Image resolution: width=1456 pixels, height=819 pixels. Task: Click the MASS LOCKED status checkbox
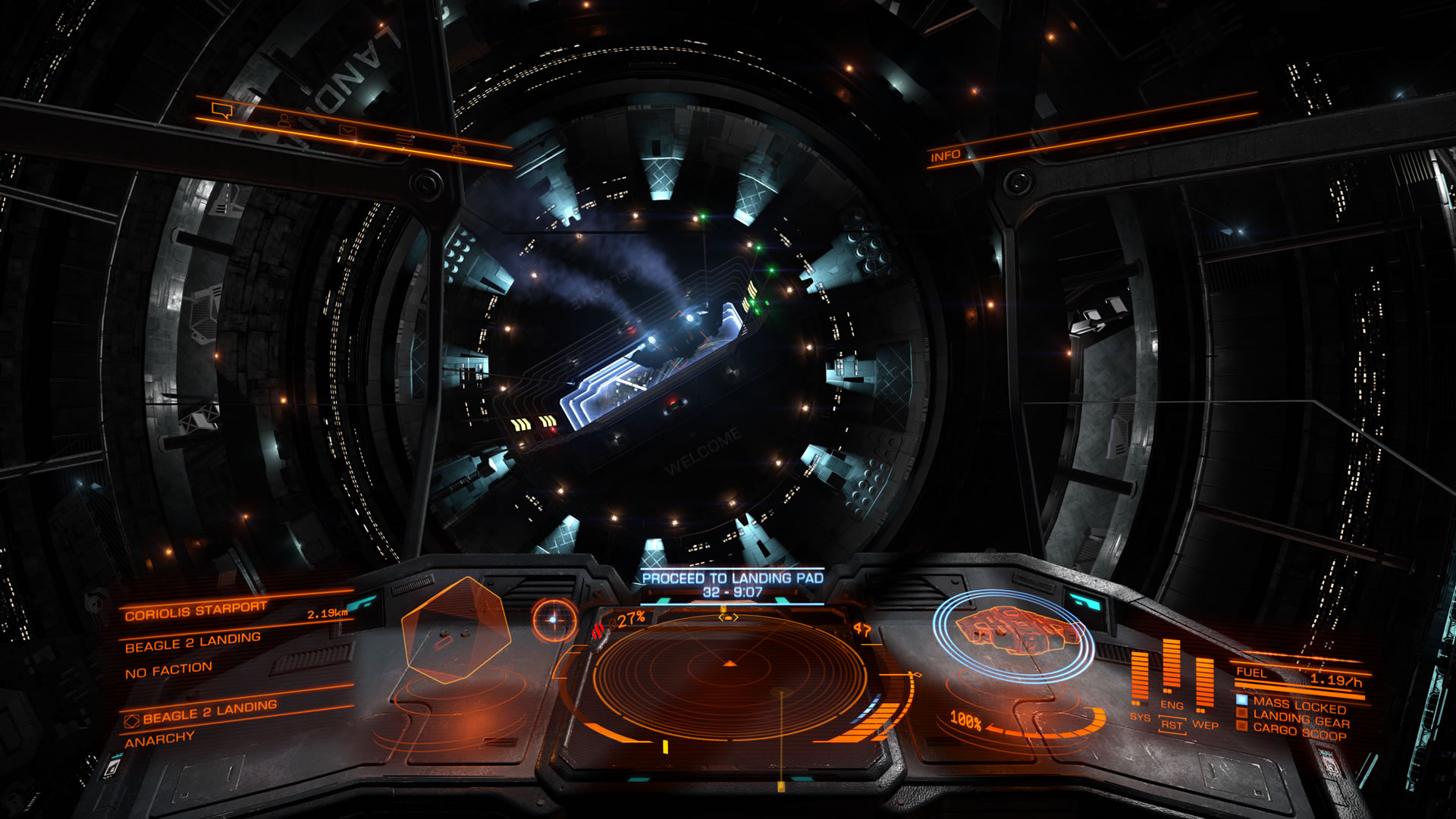[1241, 700]
